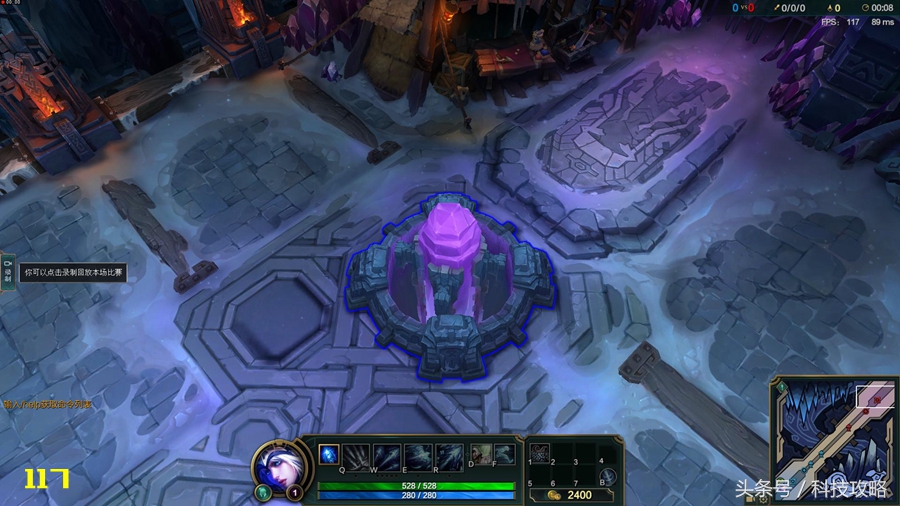
Task: Click the 录制 record replay button
Action: [7, 273]
